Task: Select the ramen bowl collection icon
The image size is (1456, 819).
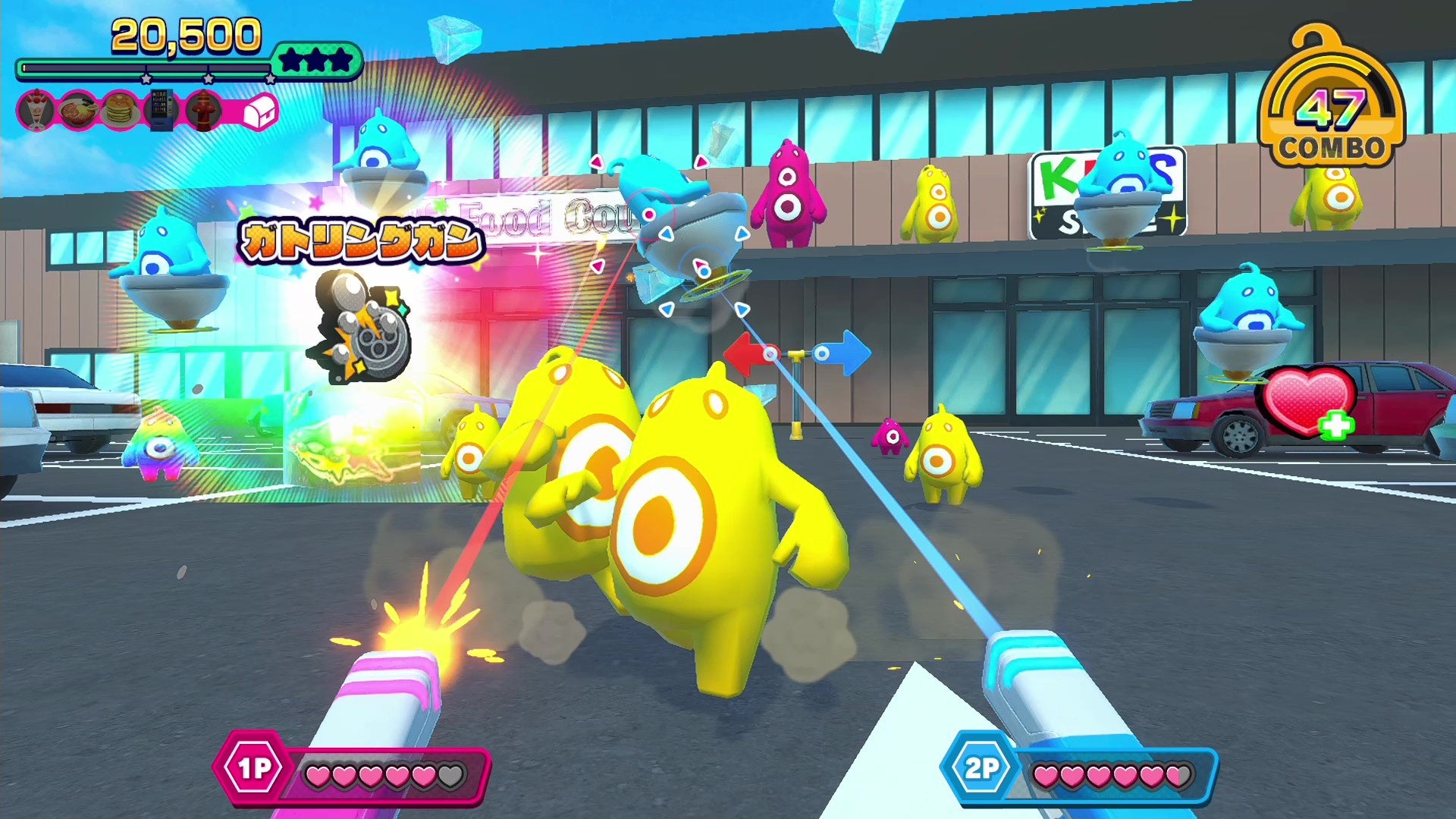Action: (x=78, y=111)
